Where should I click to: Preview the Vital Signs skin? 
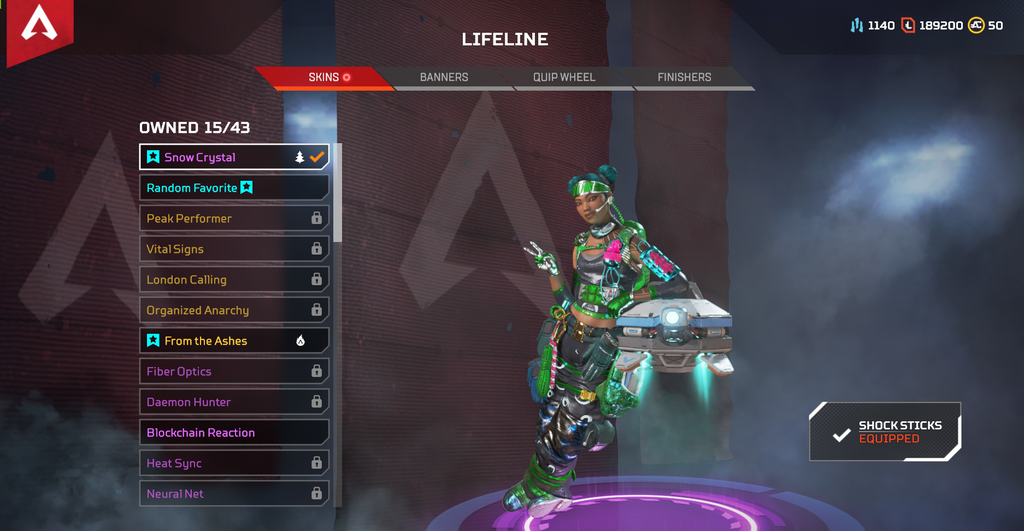click(x=234, y=249)
